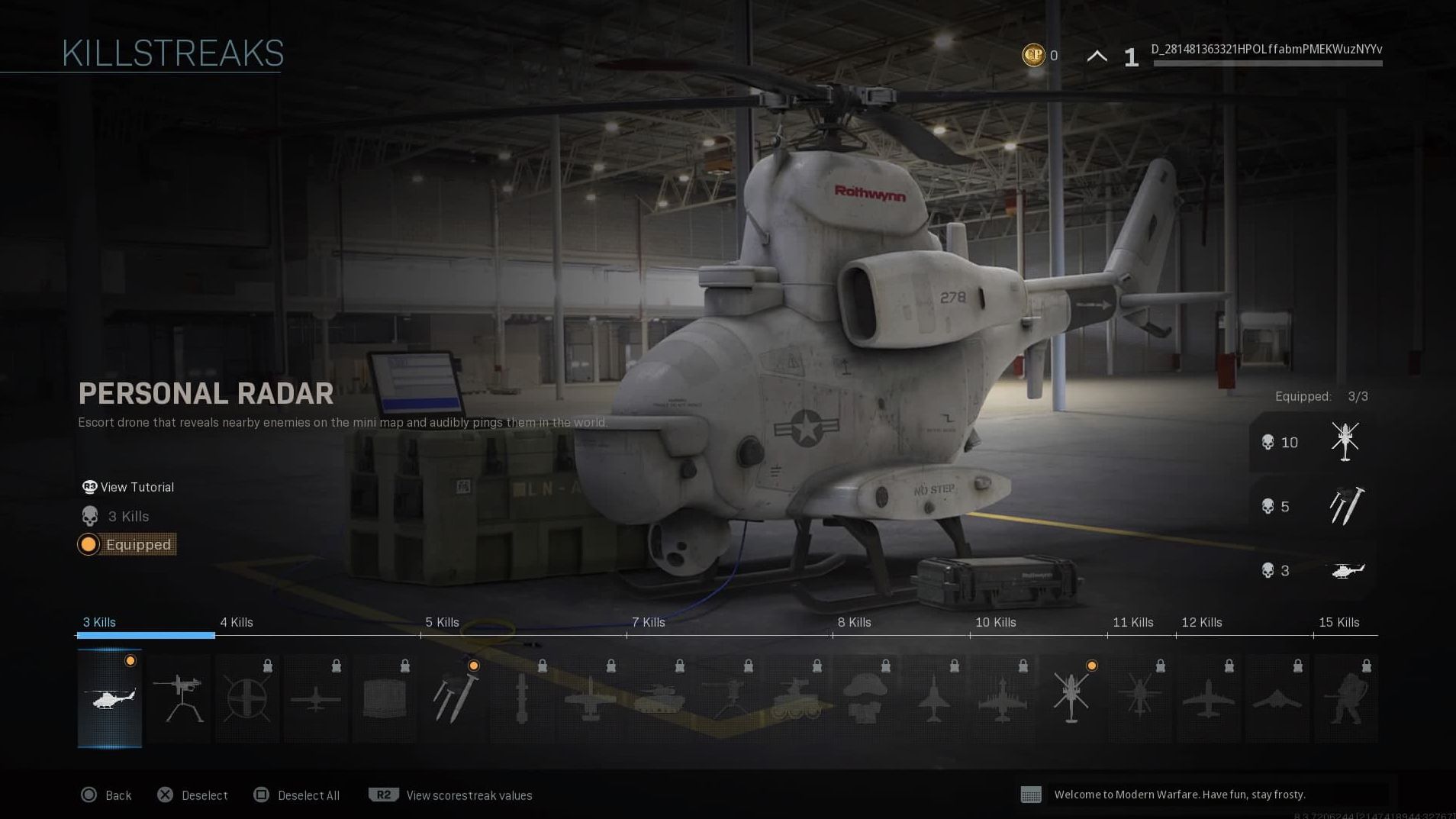Toggle the Equipped status for Personal Radar
The height and width of the screenshot is (819, 1456).
pyautogui.click(x=127, y=544)
